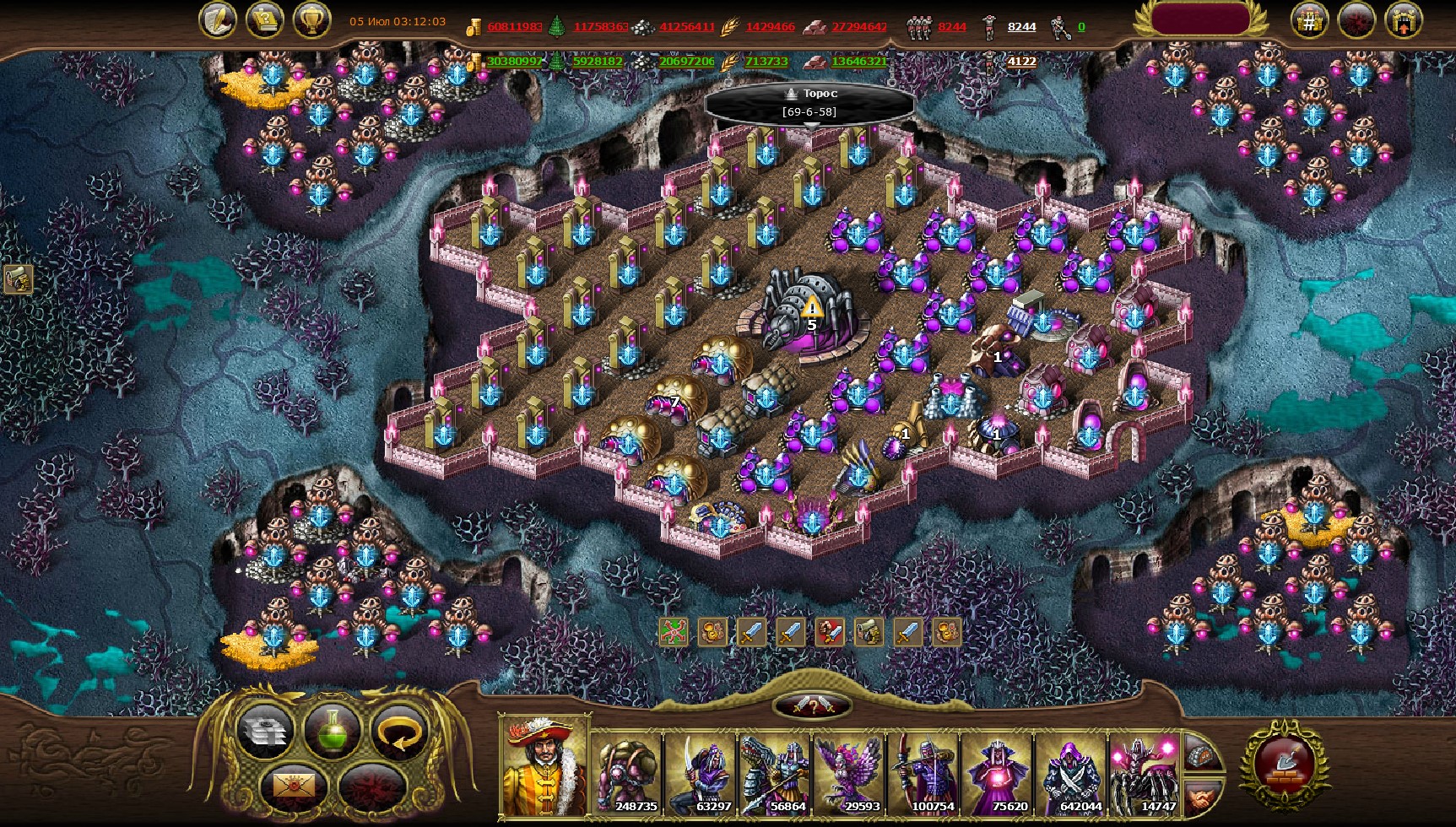1456x827 pixels.
Task: Open the green potion flask button
Action: 332,732
